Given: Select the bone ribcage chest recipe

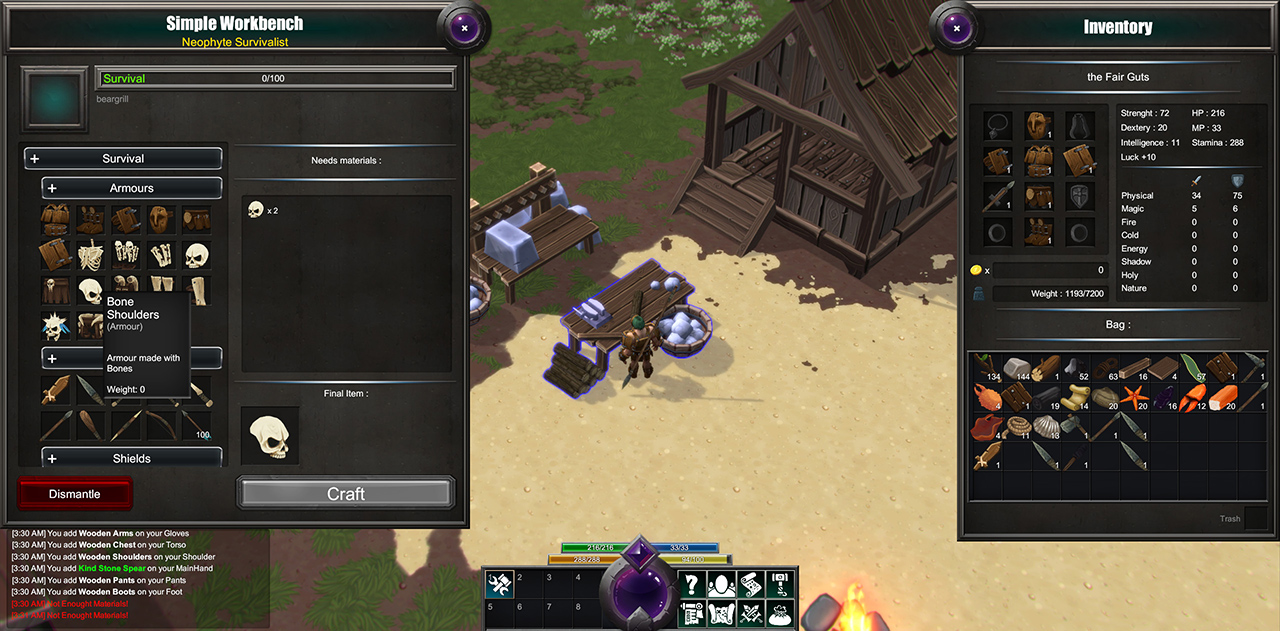Looking at the screenshot, I should pos(91,254).
